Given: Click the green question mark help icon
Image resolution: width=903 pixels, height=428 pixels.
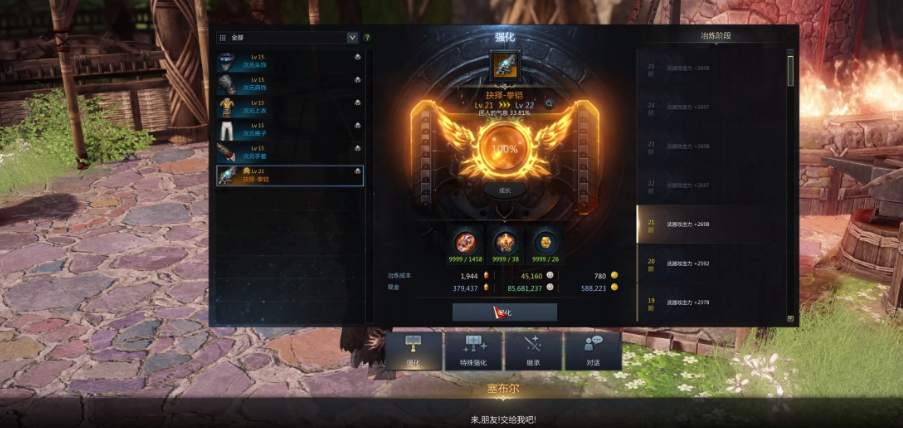Looking at the screenshot, I should 367,37.
